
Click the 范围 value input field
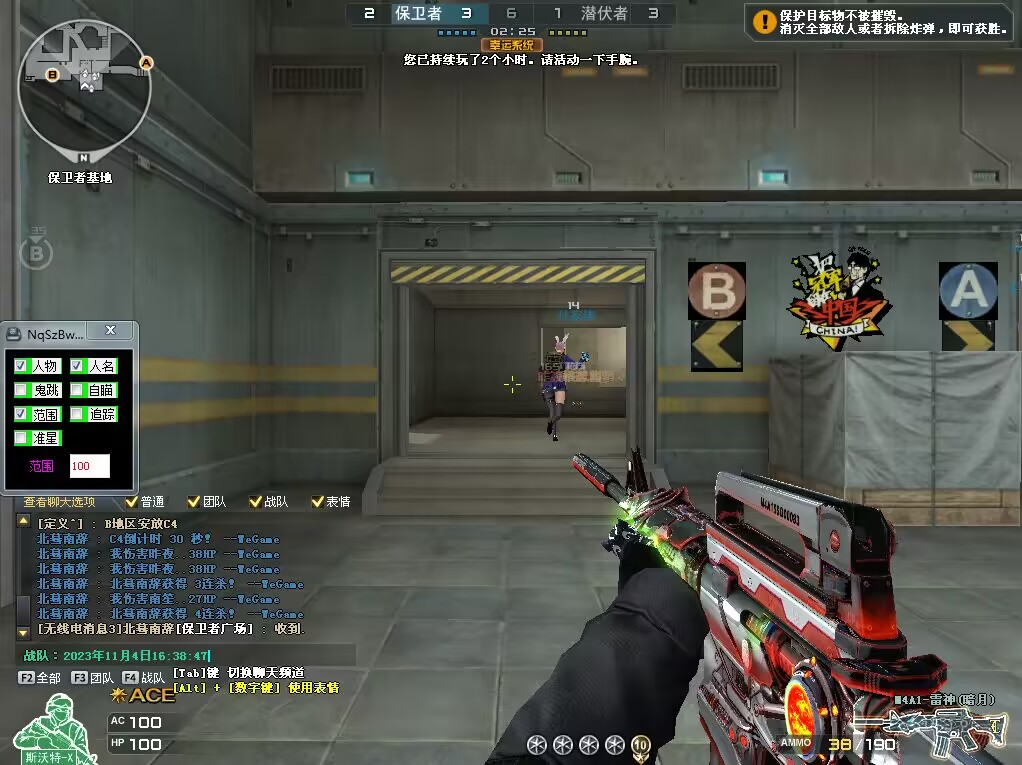coord(89,466)
